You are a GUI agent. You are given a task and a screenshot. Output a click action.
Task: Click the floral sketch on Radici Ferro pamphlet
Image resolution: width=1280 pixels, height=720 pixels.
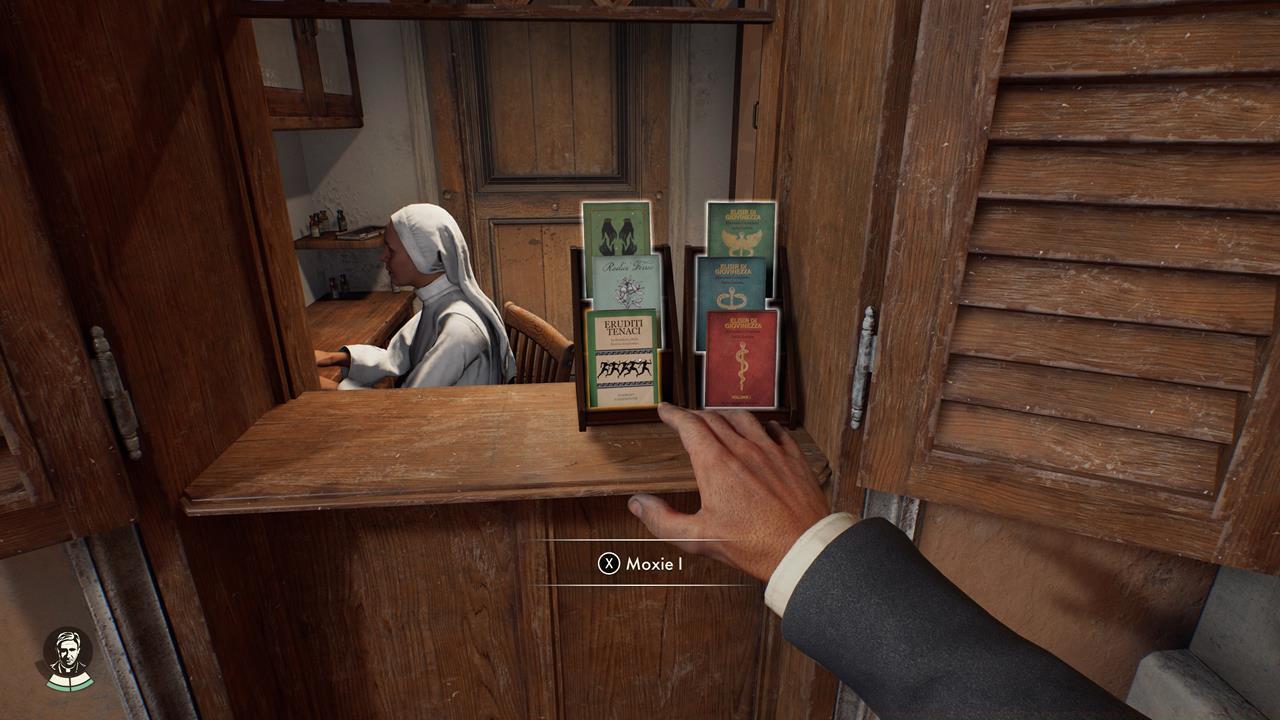pos(630,289)
